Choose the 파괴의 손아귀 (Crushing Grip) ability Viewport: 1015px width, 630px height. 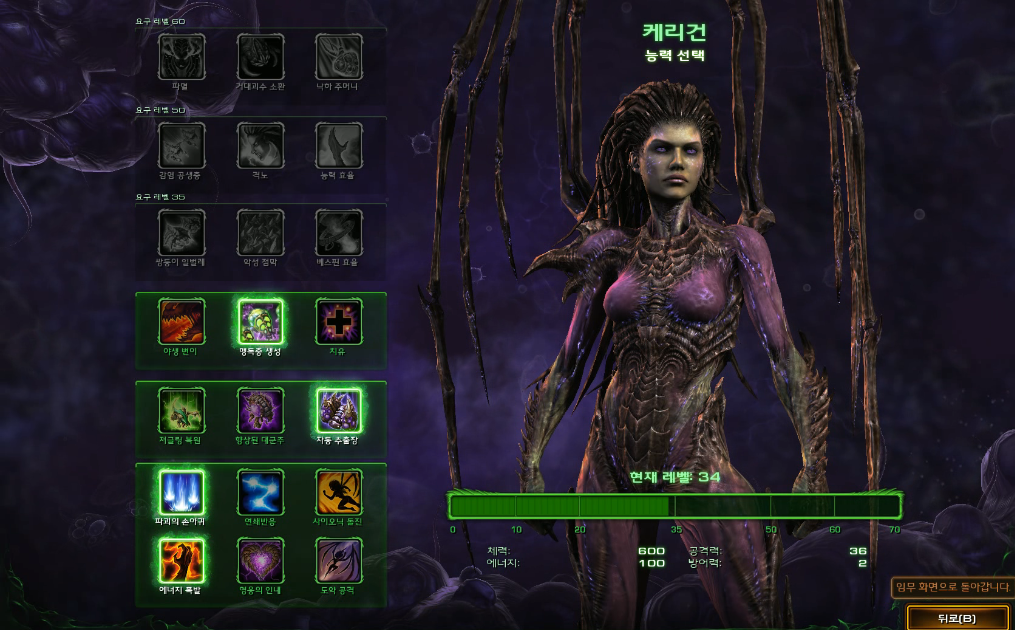click(182, 492)
